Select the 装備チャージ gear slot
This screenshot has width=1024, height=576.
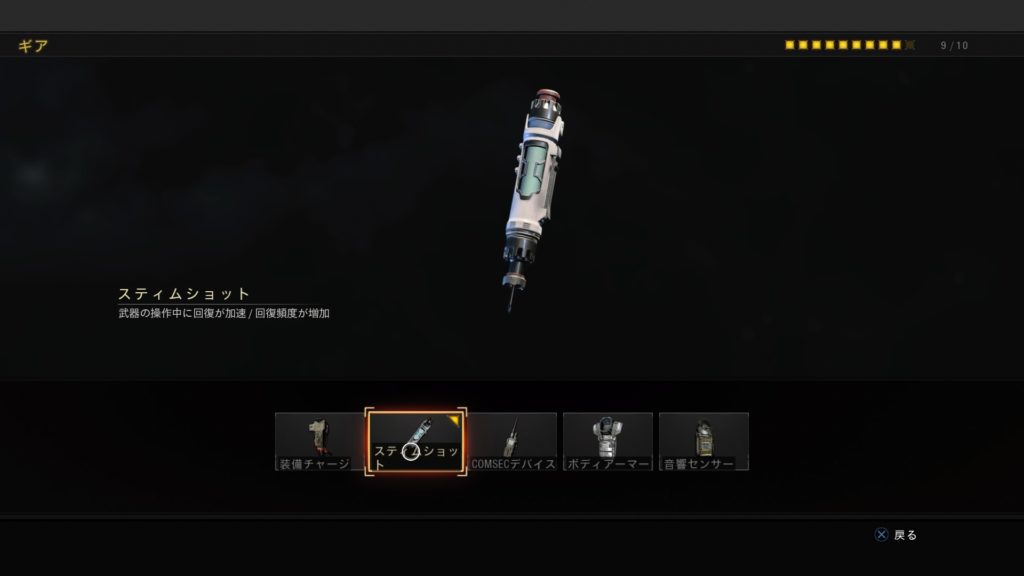point(319,441)
